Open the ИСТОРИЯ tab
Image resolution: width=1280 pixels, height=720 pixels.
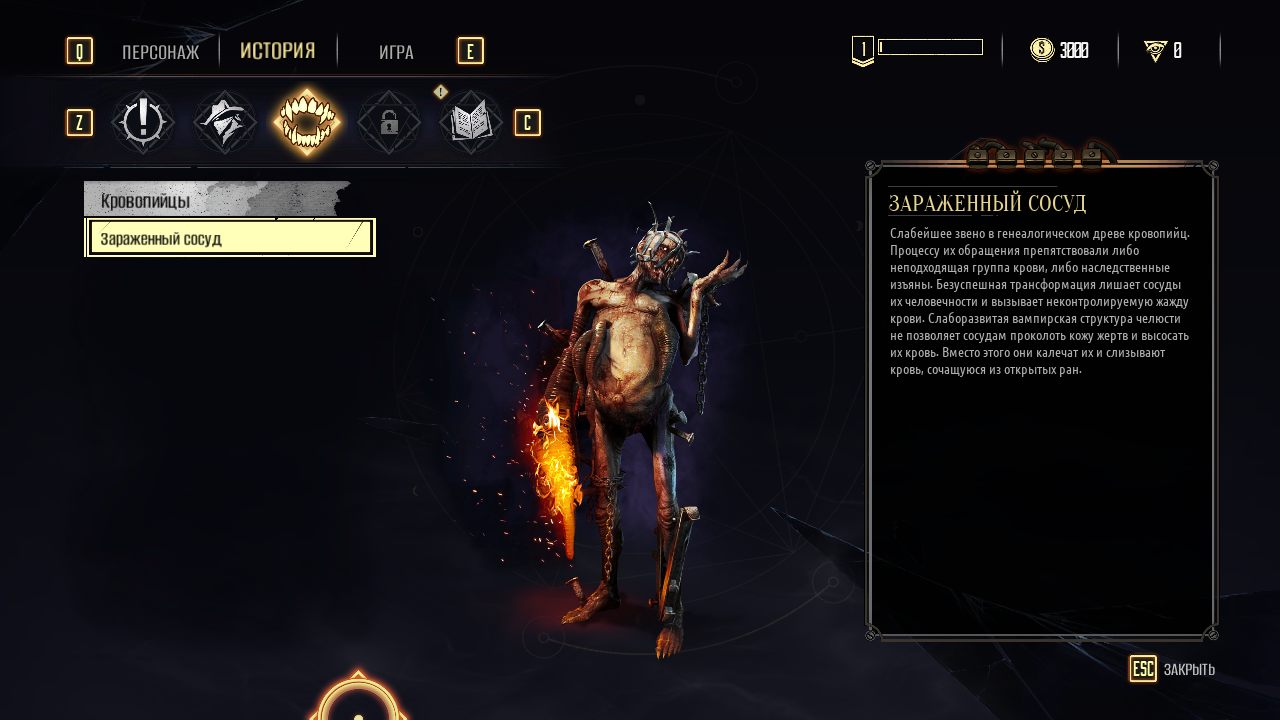tap(277, 51)
